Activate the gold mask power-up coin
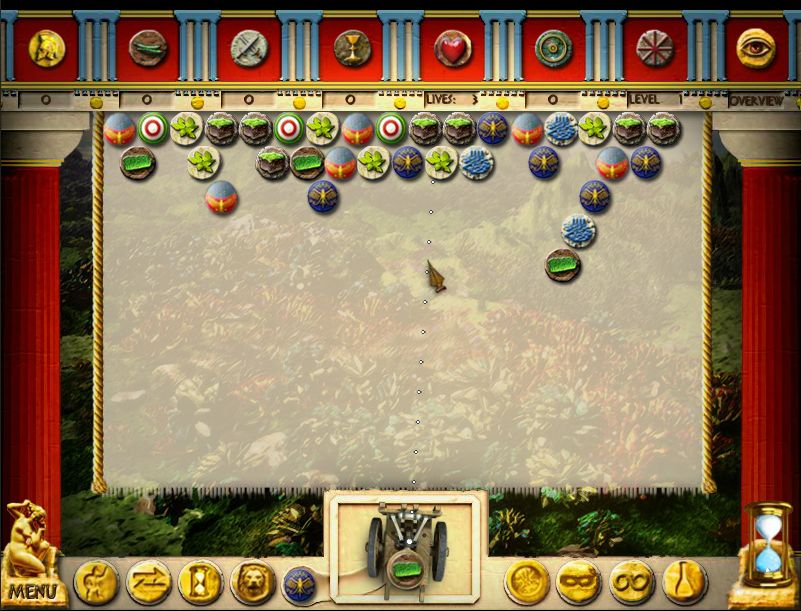 point(579,581)
